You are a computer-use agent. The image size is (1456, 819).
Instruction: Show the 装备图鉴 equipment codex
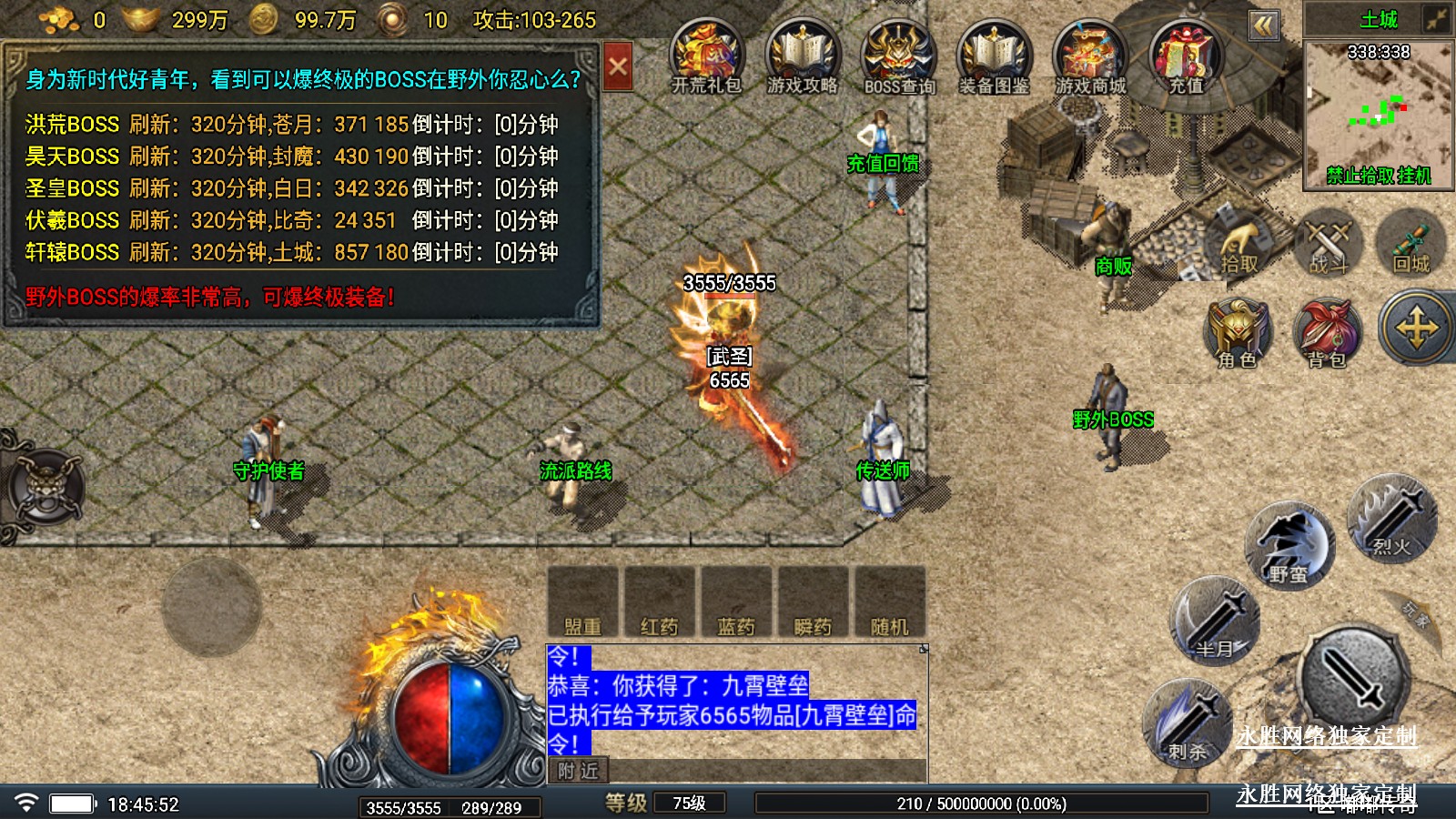[994, 56]
